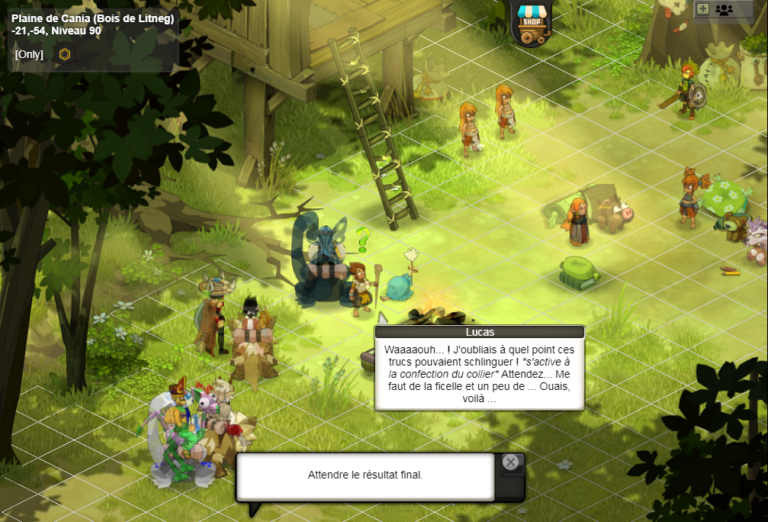Open the party members silhouette icon
The width and height of the screenshot is (768, 522).
[723, 9]
